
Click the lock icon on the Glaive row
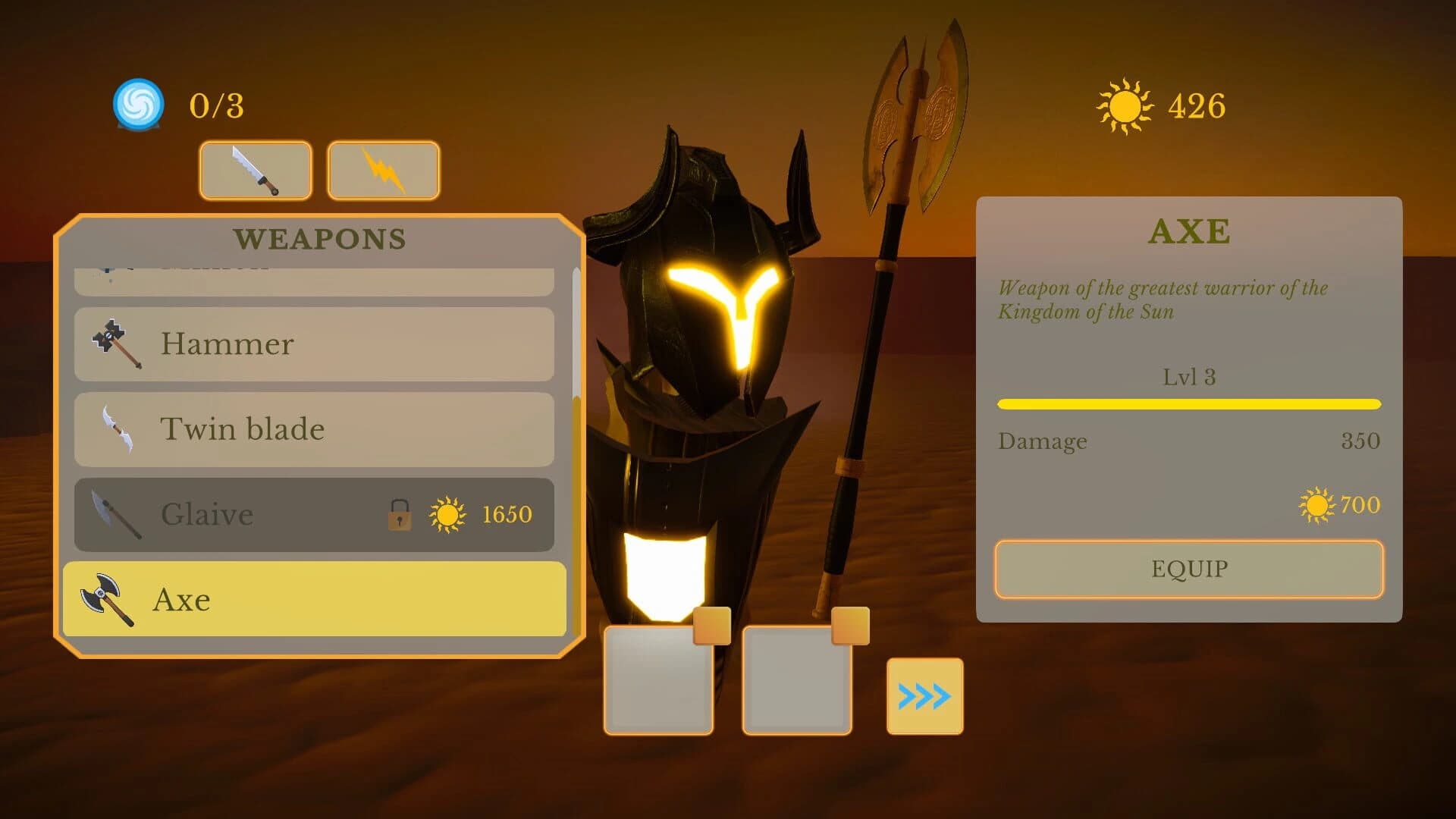click(397, 514)
